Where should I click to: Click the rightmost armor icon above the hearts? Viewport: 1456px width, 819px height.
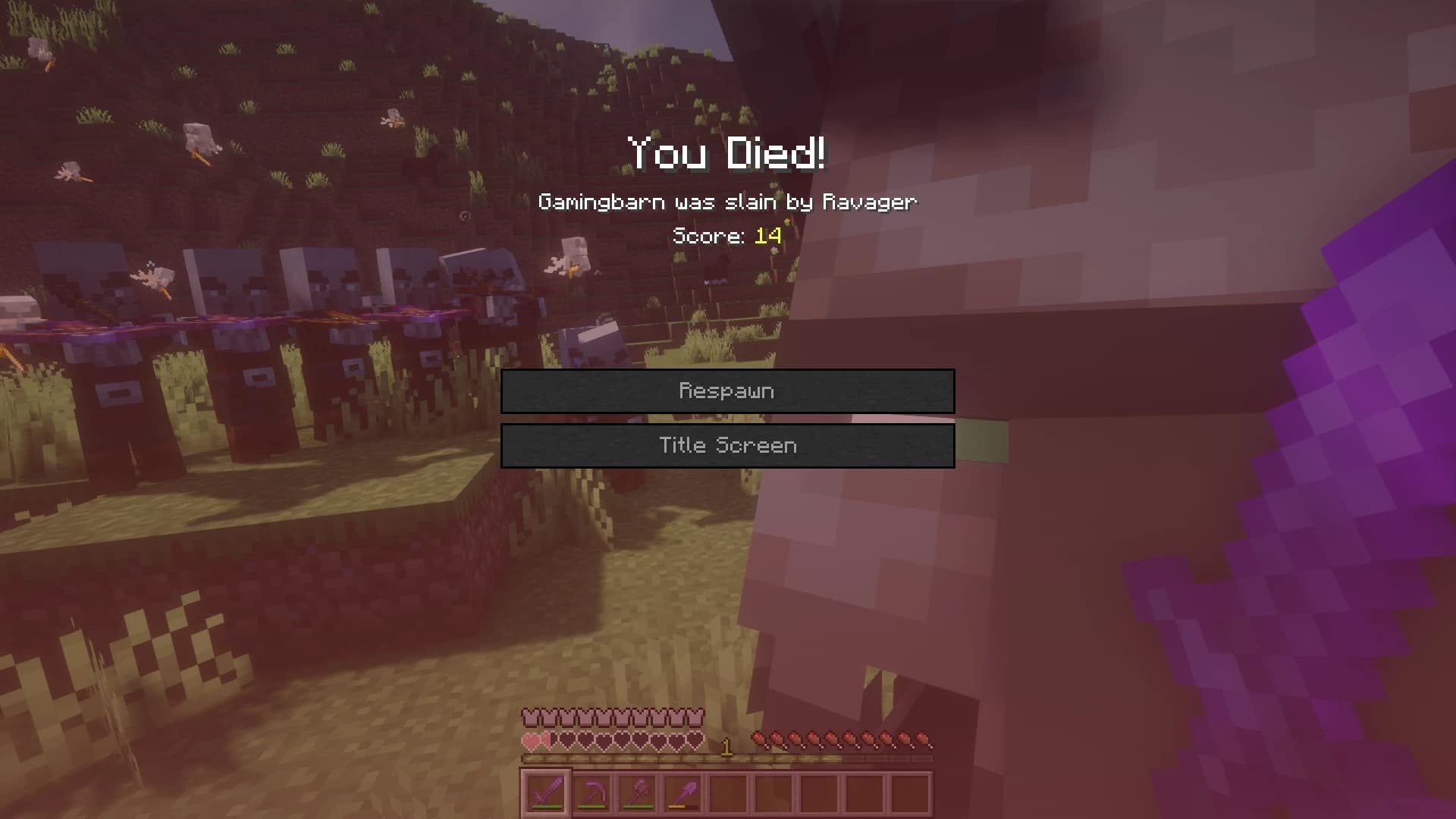coord(696,717)
